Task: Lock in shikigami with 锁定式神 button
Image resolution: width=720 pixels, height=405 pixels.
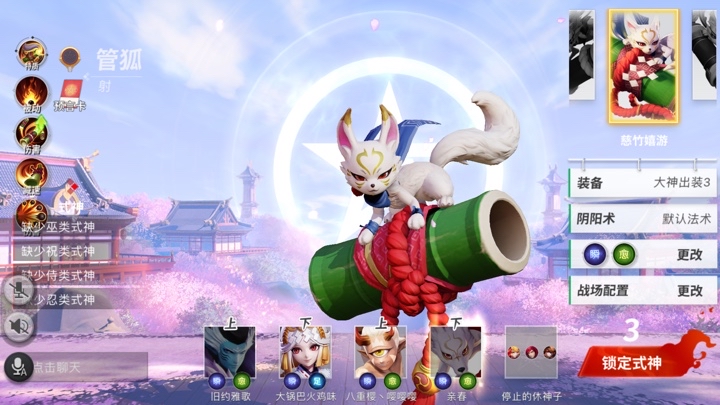Action: [x=643, y=360]
